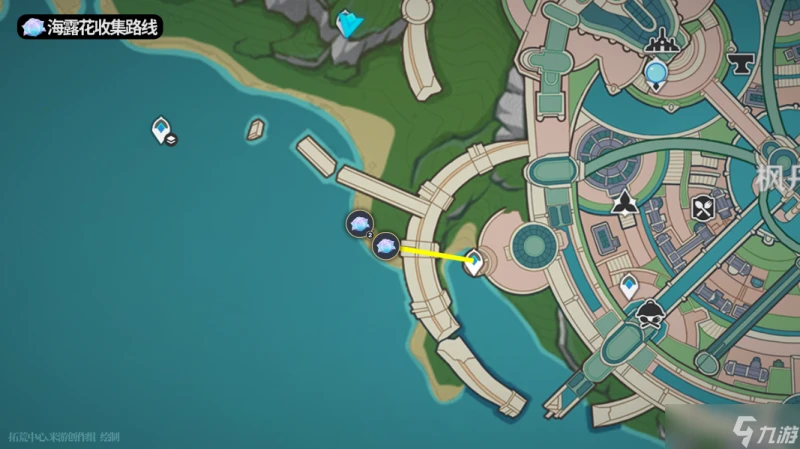Click the blue crystal ore marker
The width and height of the screenshot is (800, 449).
click(x=349, y=23)
